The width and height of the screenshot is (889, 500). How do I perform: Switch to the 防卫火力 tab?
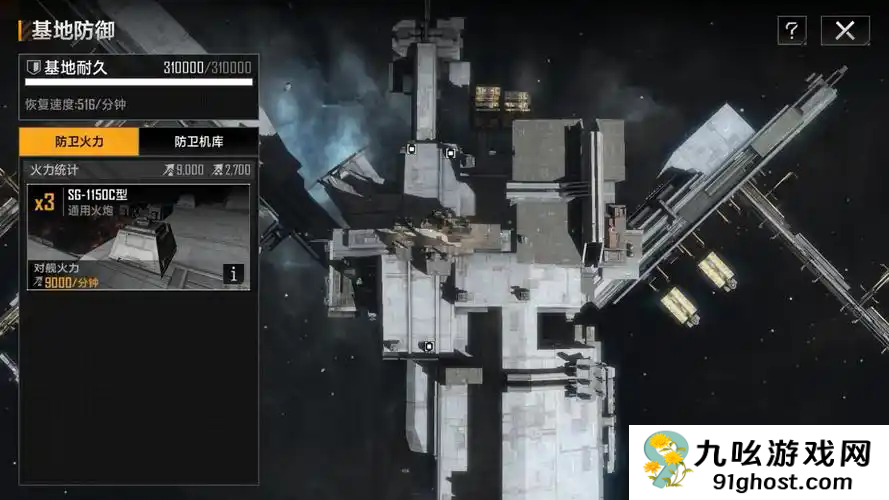(79, 142)
